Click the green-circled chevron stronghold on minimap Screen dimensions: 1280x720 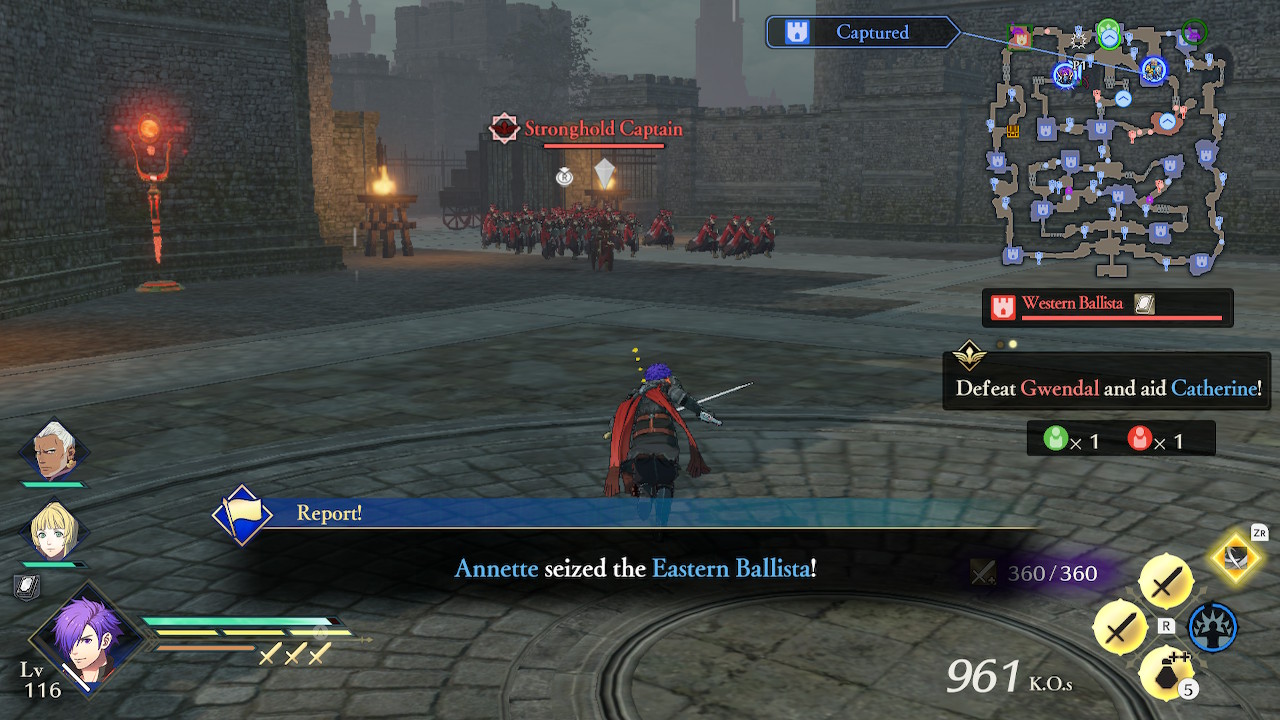pyautogui.click(x=1109, y=35)
